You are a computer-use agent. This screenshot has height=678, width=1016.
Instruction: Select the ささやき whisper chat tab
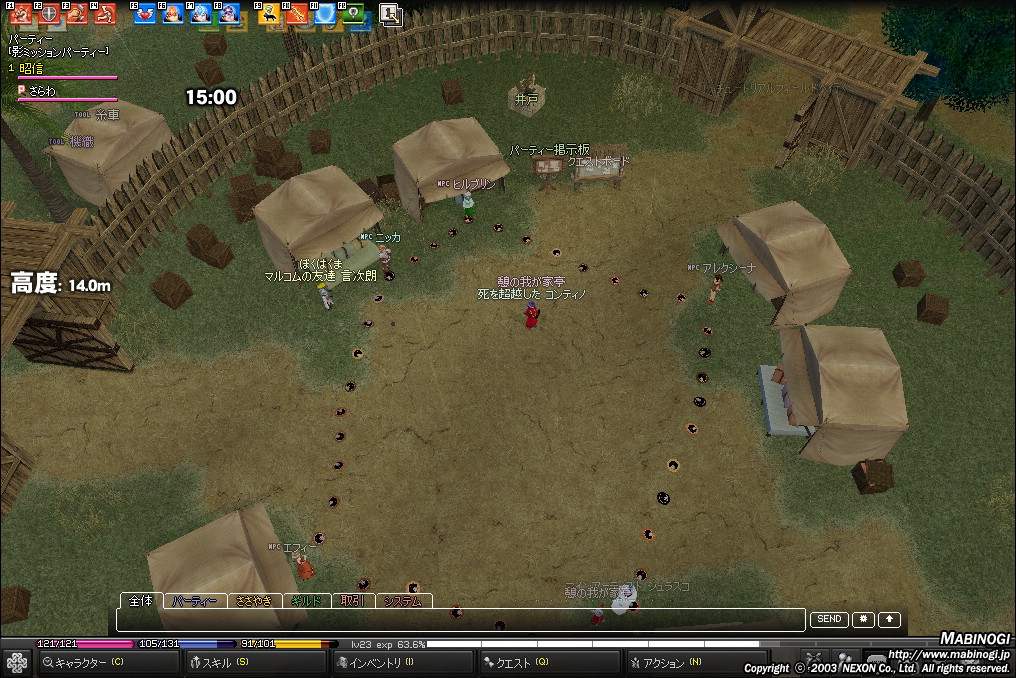point(253,602)
